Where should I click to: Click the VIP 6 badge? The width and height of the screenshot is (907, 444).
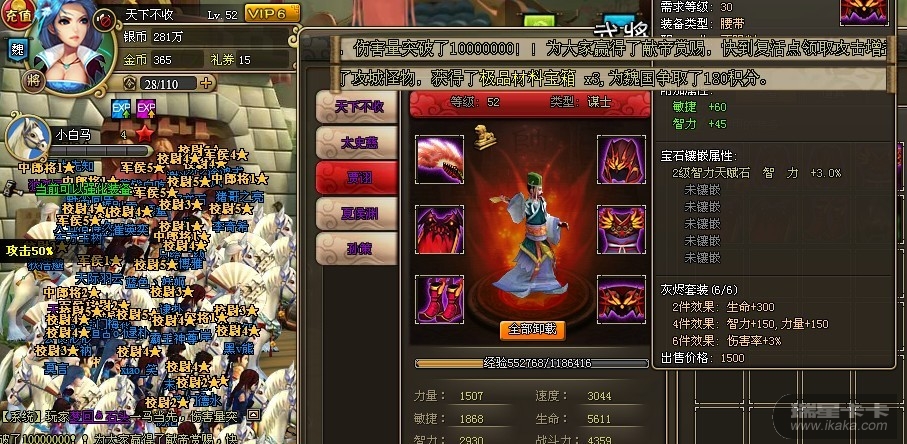pos(272,14)
